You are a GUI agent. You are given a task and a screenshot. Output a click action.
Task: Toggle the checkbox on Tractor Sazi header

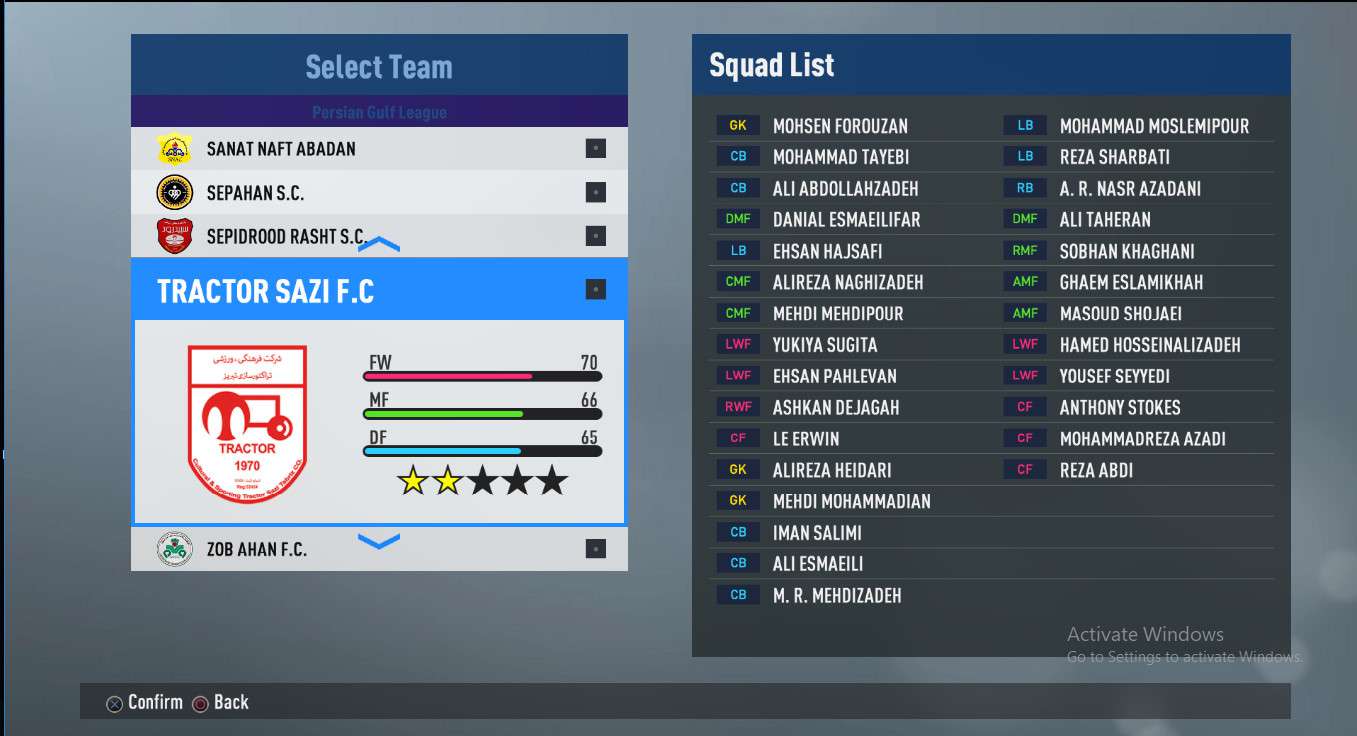(x=596, y=290)
